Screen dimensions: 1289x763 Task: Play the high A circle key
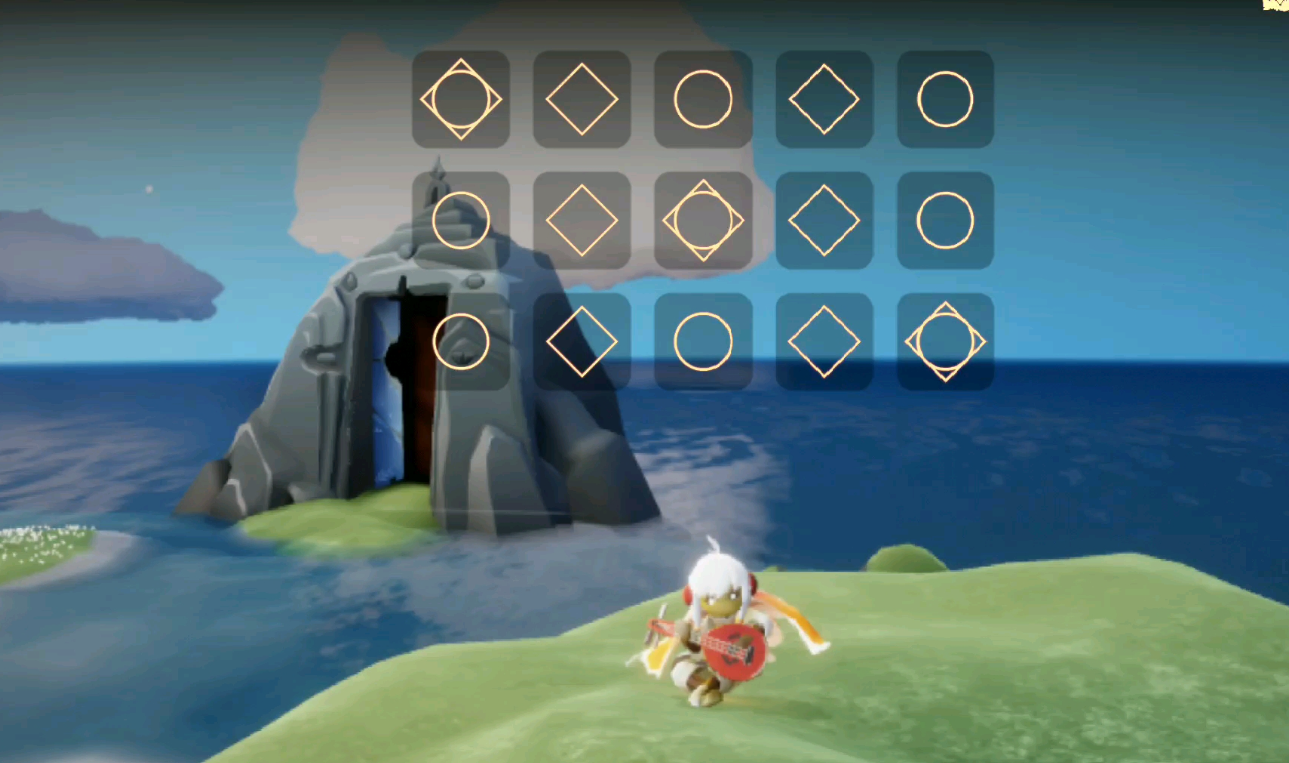pyautogui.click(x=703, y=342)
